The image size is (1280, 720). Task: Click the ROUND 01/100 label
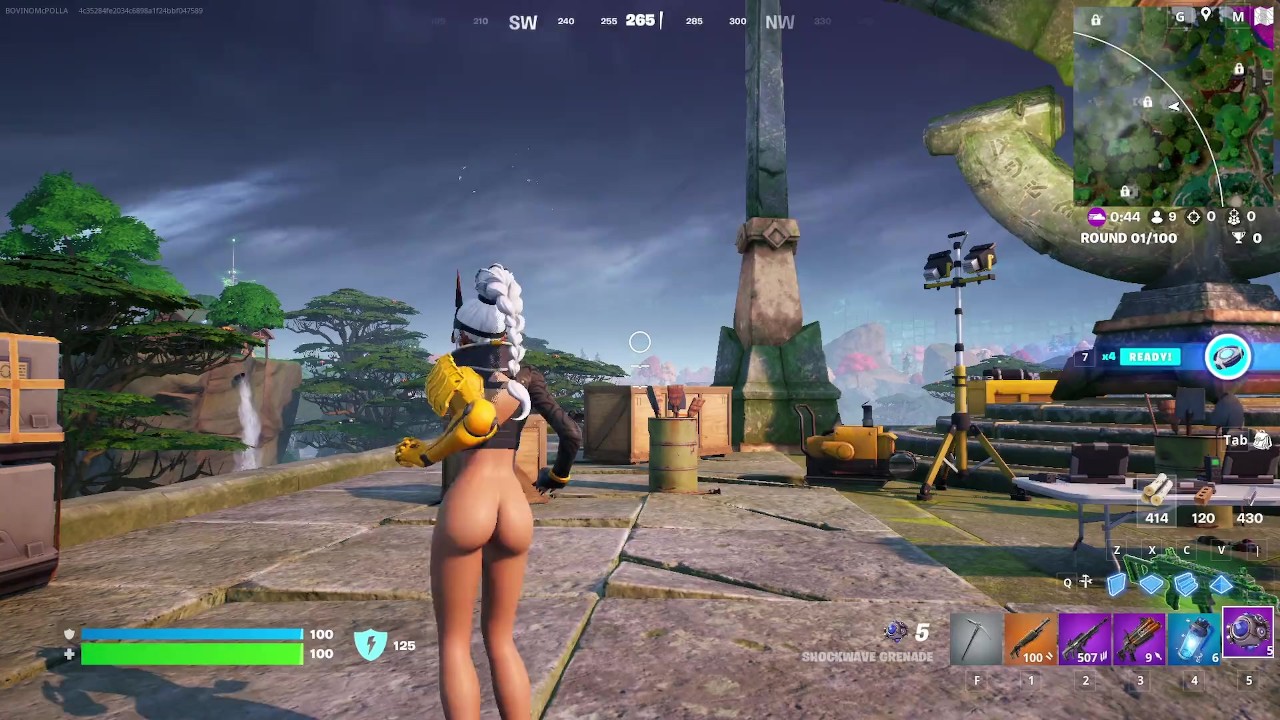1128,238
